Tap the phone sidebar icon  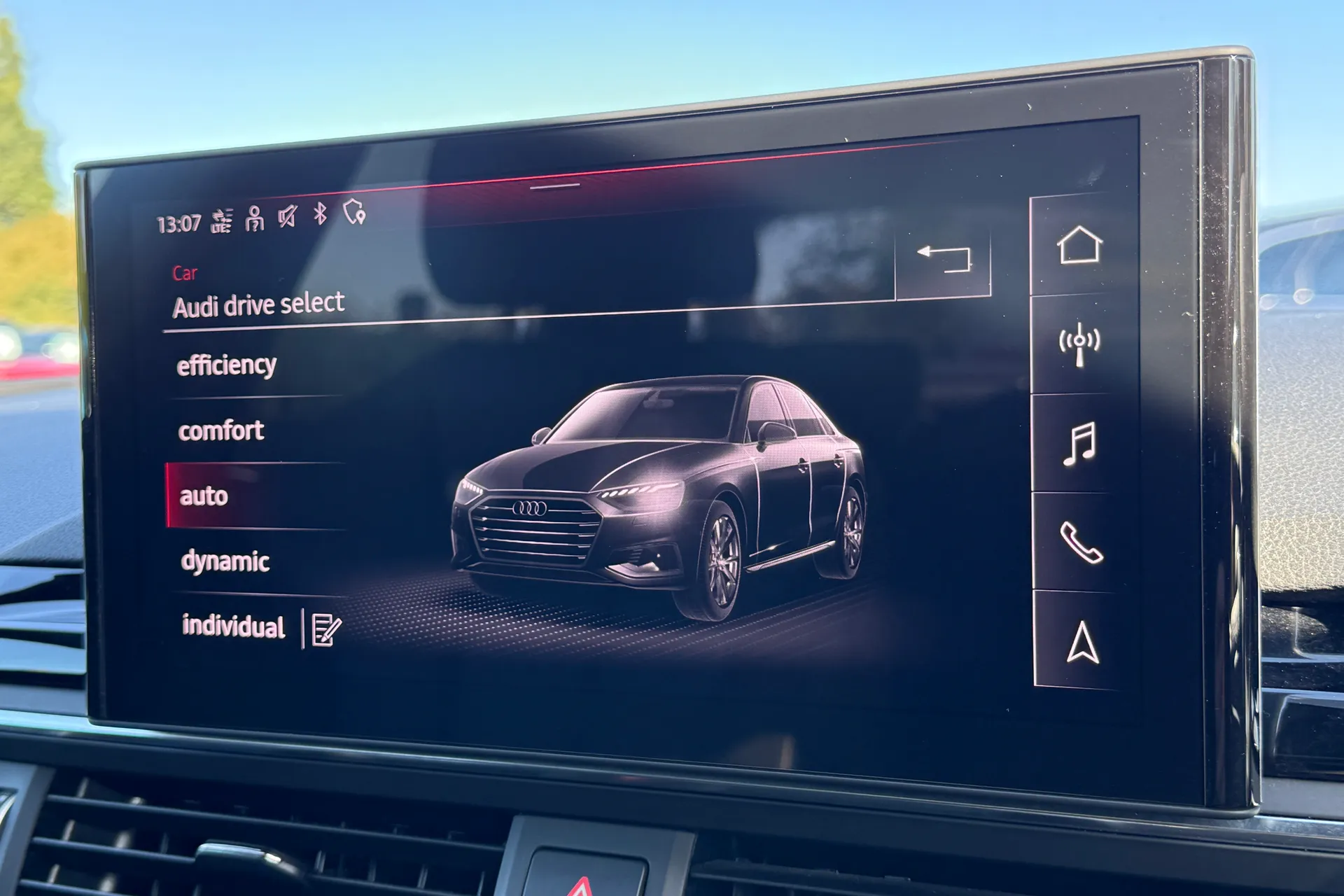point(1081,542)
